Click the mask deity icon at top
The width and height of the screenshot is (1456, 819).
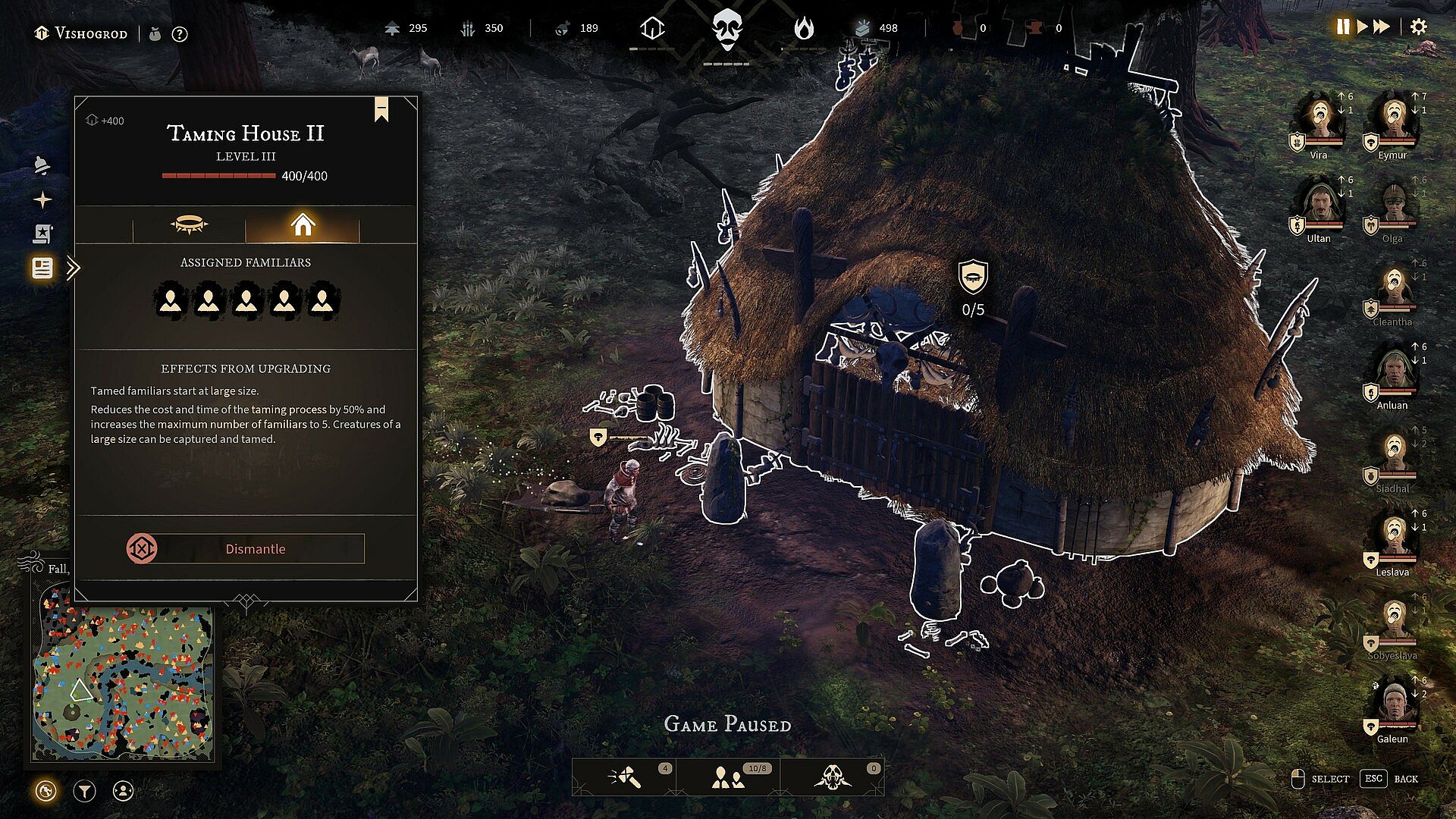tap(726, 30)
